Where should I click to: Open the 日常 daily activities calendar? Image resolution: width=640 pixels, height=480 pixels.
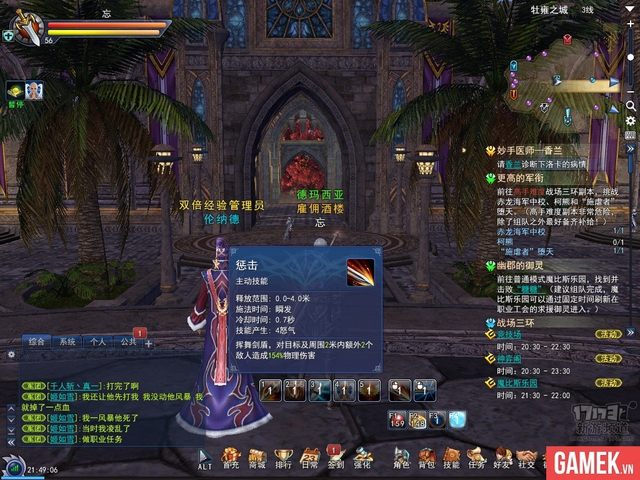pos(310,456)
